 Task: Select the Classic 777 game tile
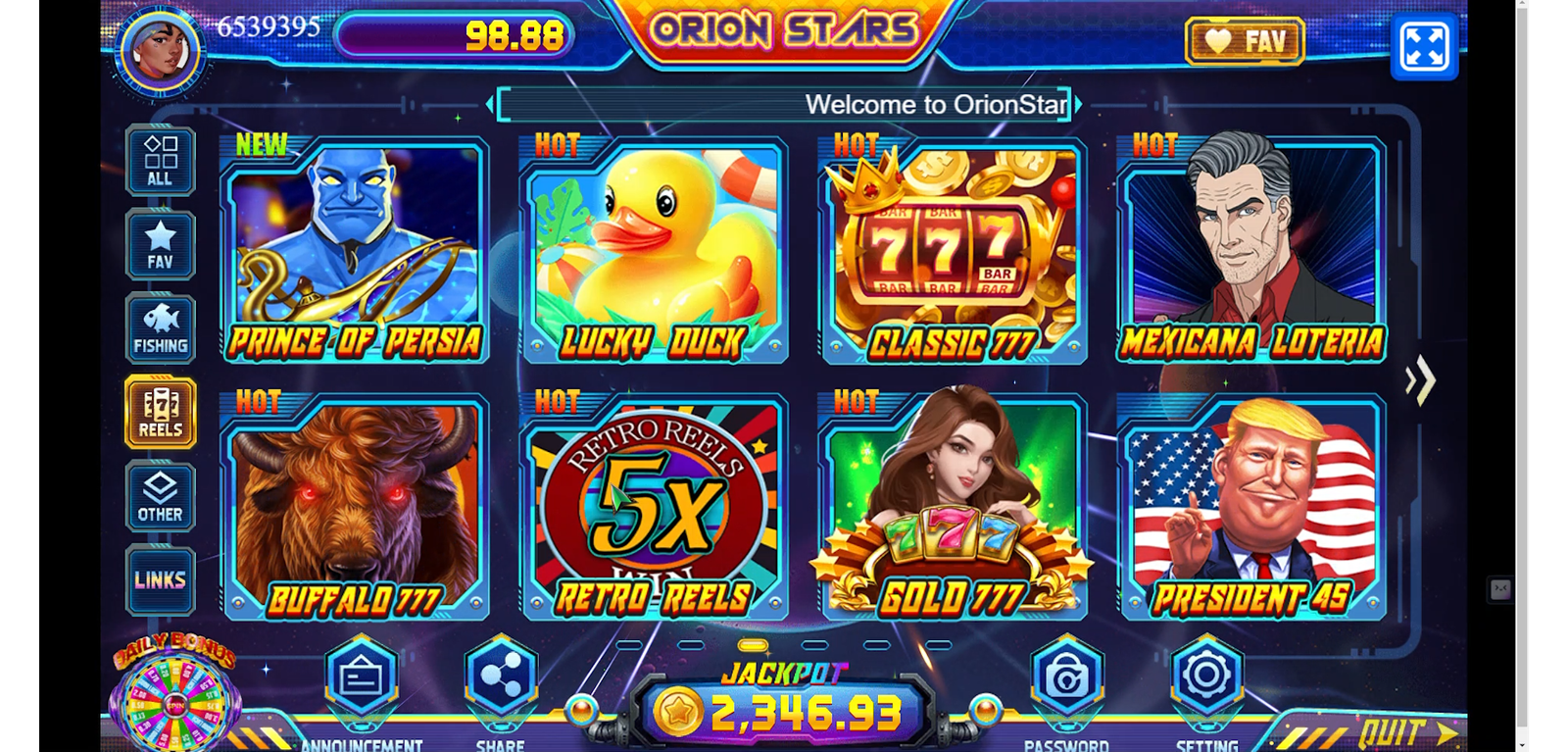[953, 250]
